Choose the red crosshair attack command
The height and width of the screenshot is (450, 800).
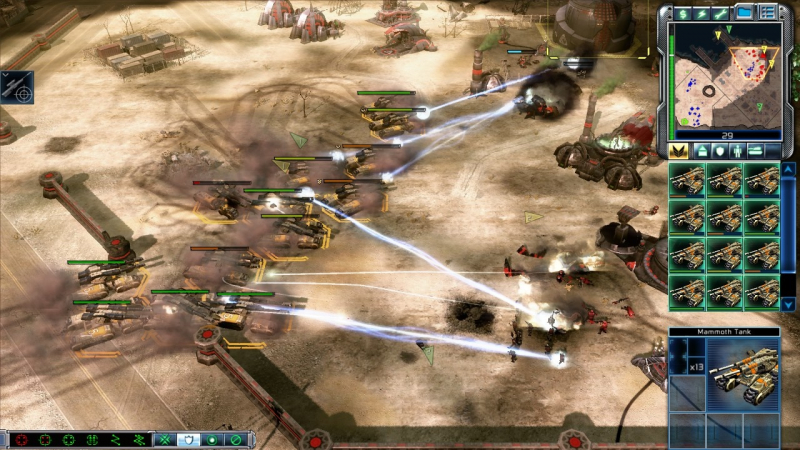pos(20,439)
